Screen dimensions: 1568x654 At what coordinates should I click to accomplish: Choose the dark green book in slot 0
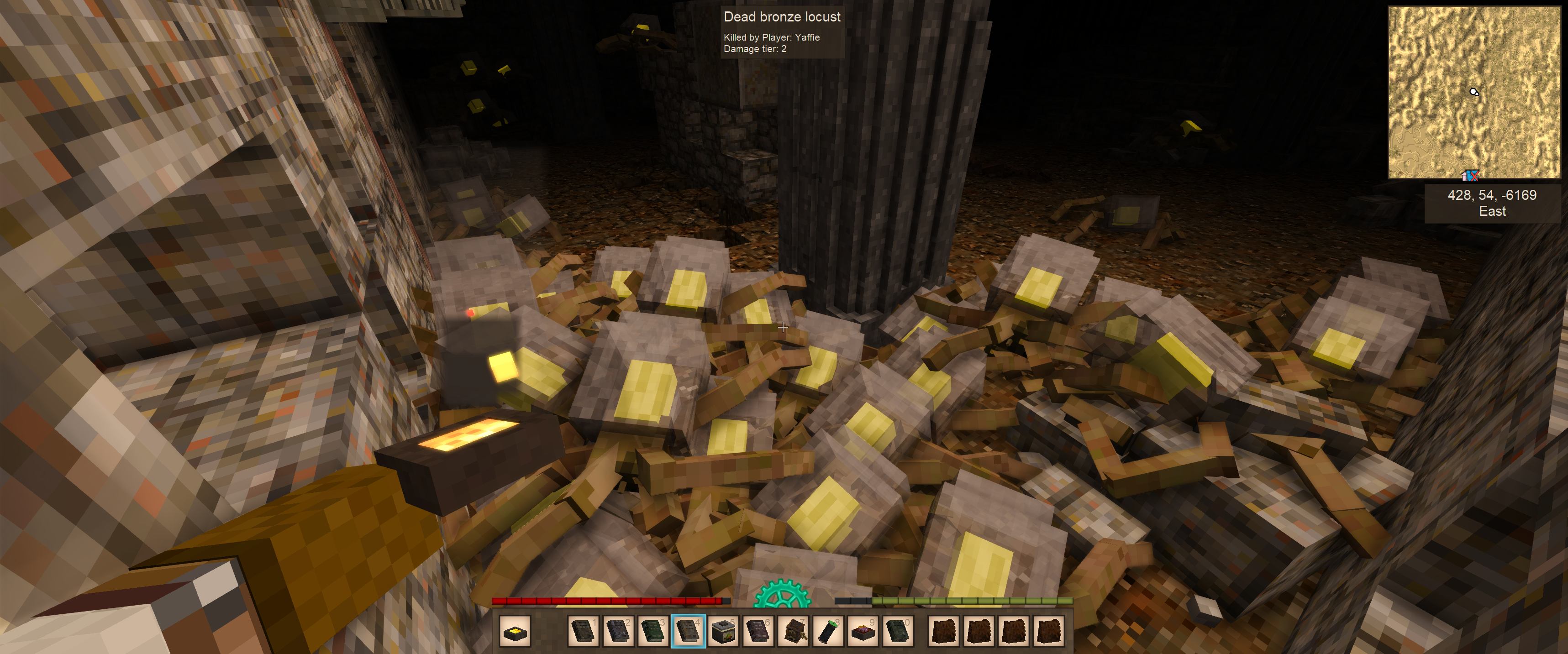point(898,632)
